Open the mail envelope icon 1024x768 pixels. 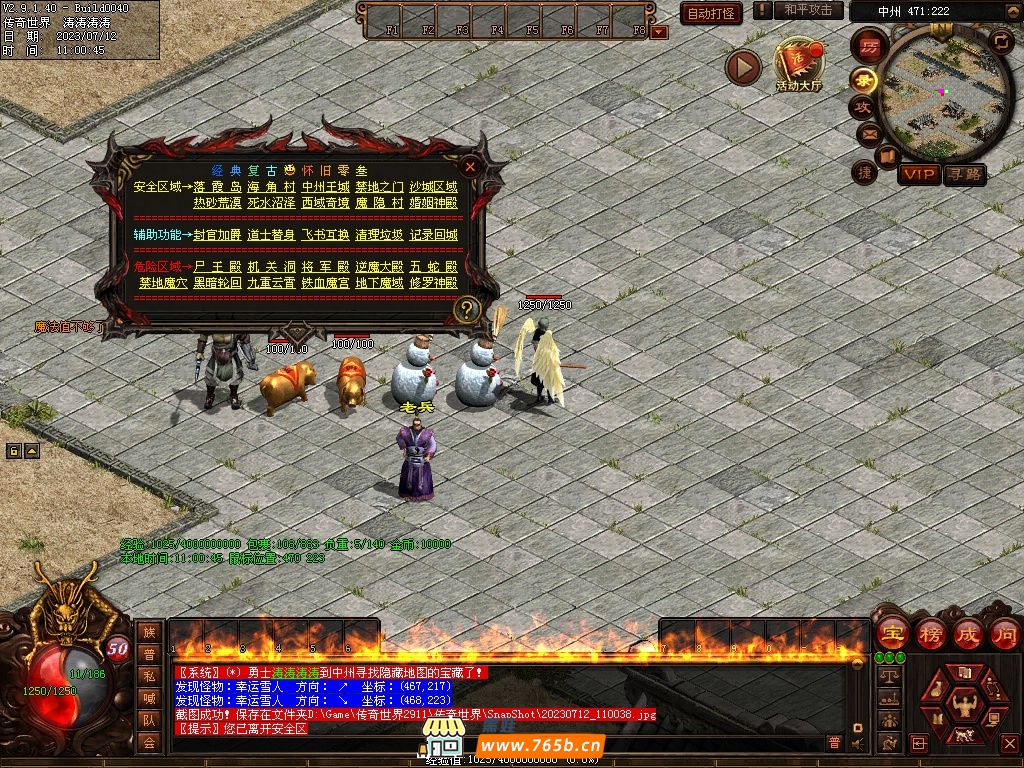[x=868, y=133]
